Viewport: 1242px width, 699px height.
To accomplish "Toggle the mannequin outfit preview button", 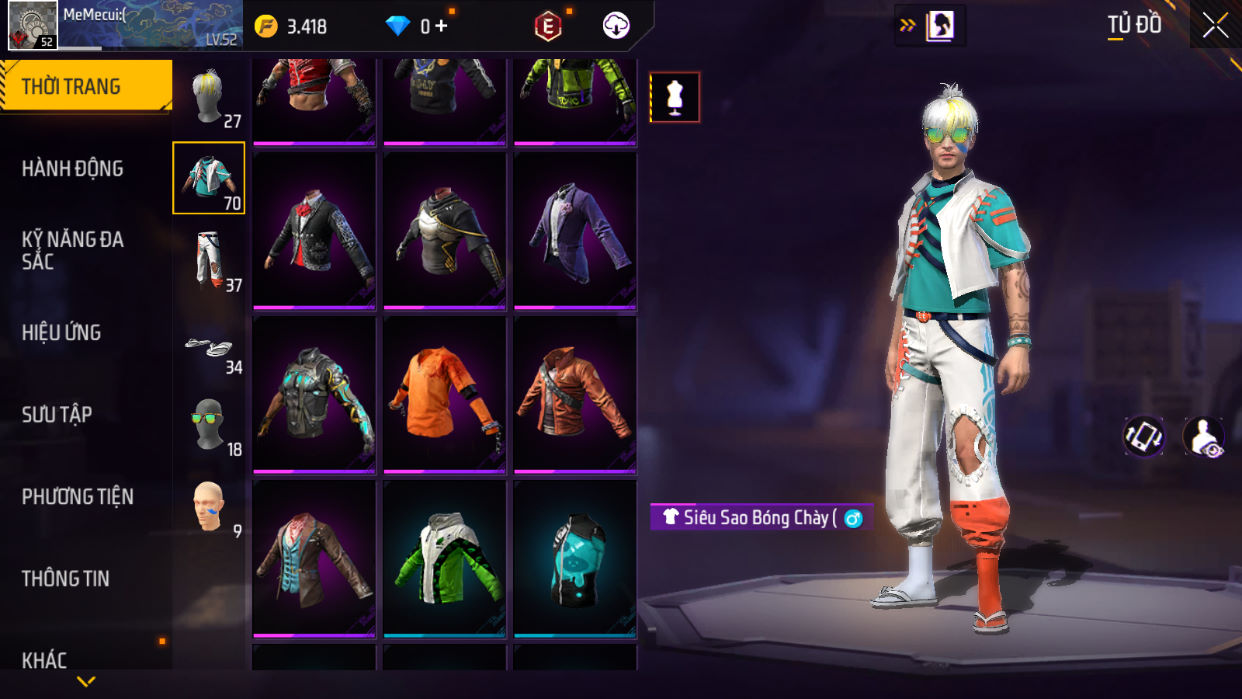I will (675, 98).
